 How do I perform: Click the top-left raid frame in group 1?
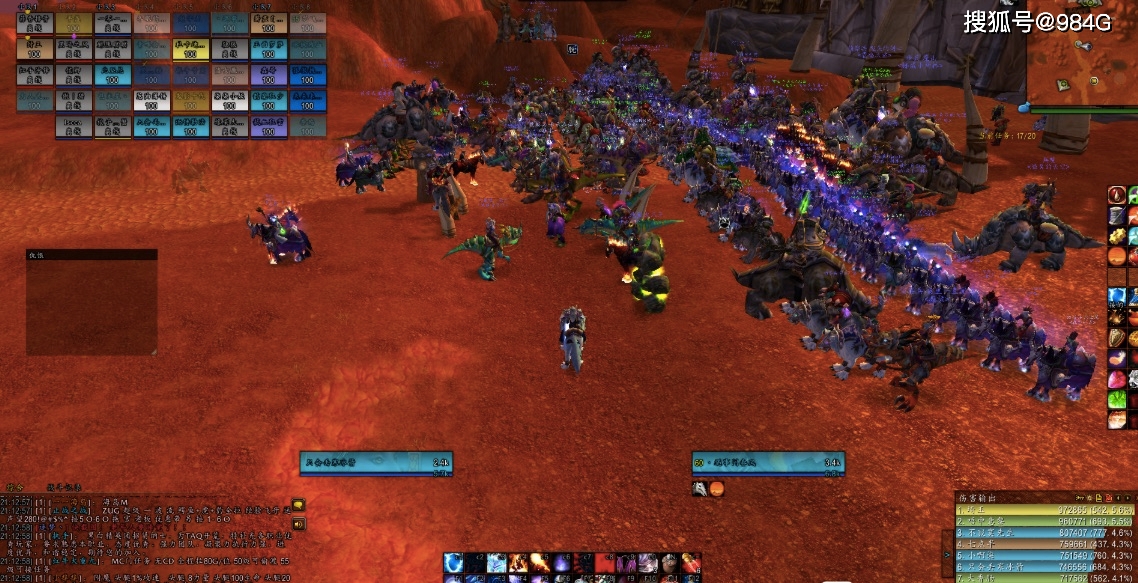33,21
